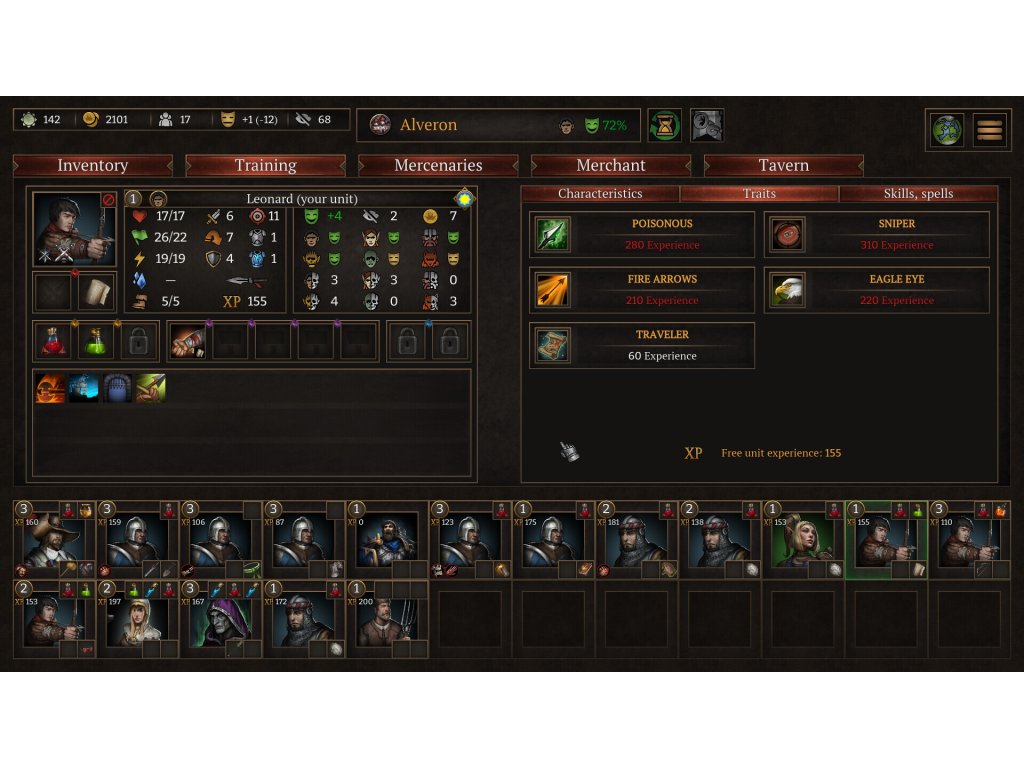This screenshot has height=768, width=1024.
Task: Switch to Skills, spells sub-tab
Action: coord(918,194)
